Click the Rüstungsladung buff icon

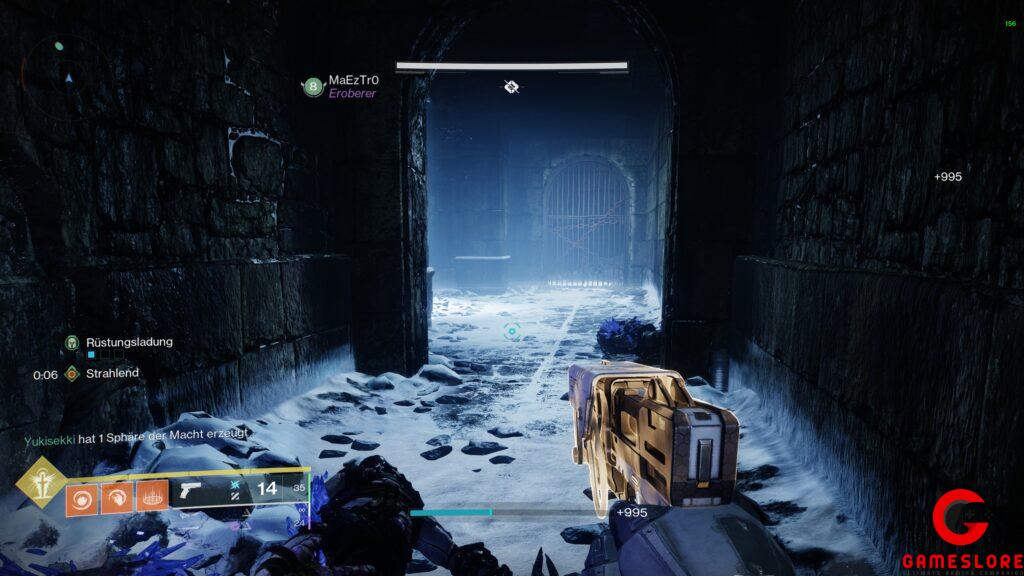tap(72, 342)
